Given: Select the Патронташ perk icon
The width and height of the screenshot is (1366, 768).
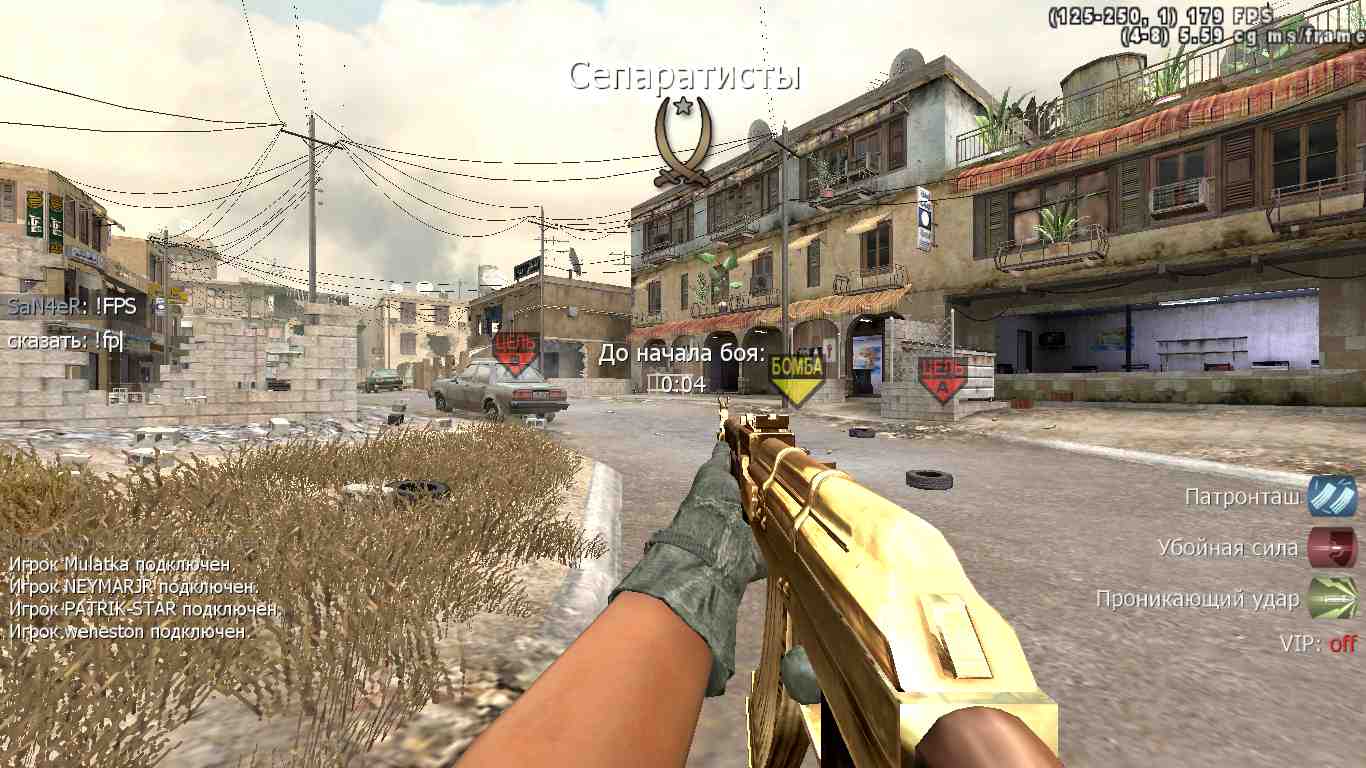Looking at the screenshot, I should pyautogui.click(x=1332, y=497).
